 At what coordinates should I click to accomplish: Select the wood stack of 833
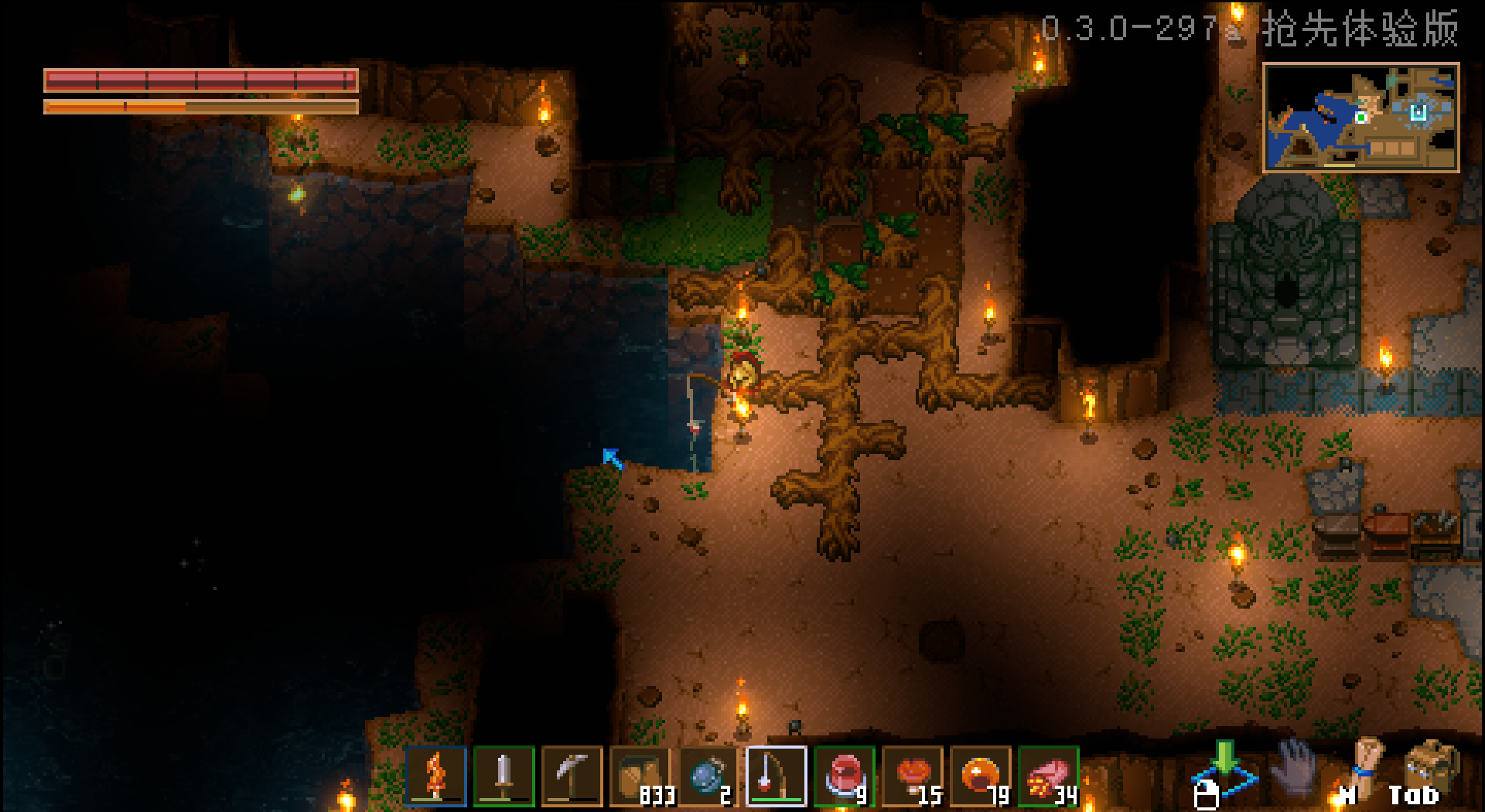point(640,776)
